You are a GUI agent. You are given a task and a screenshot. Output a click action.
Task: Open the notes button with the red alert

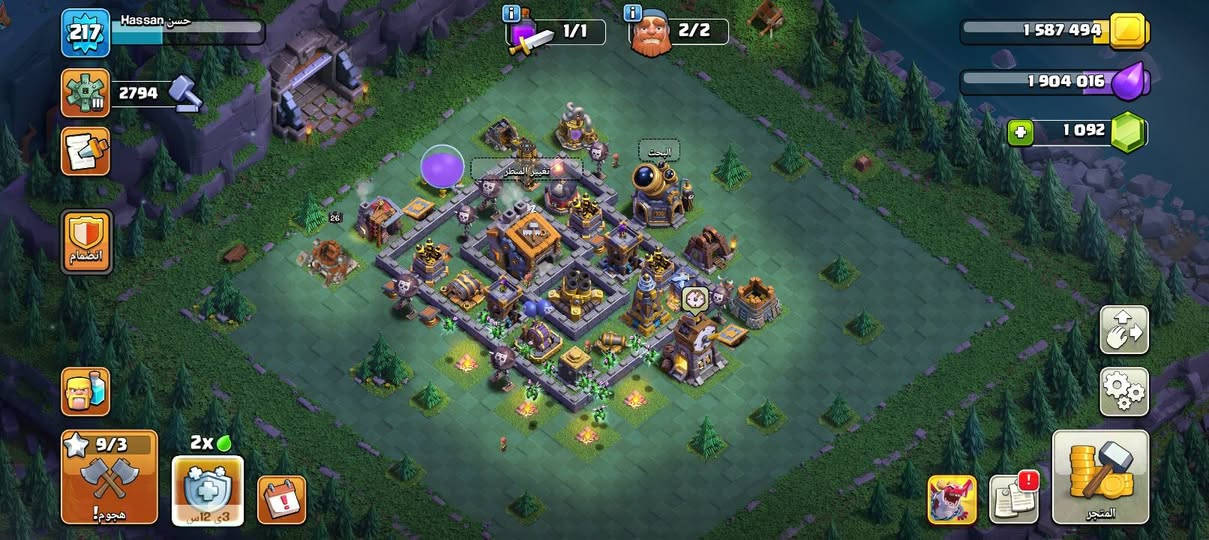[x=1013, y=498]
